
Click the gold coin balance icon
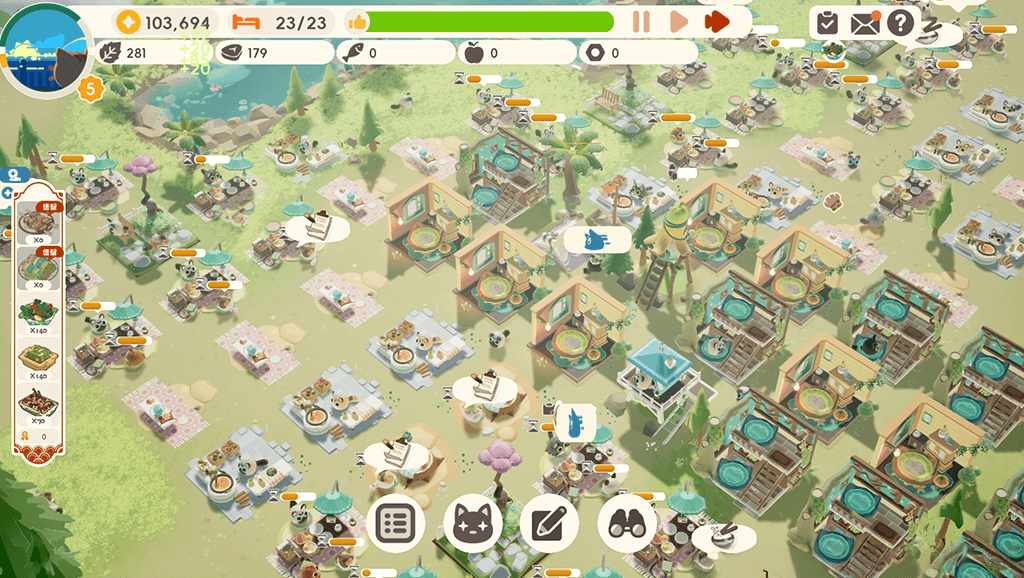(129, 22)
